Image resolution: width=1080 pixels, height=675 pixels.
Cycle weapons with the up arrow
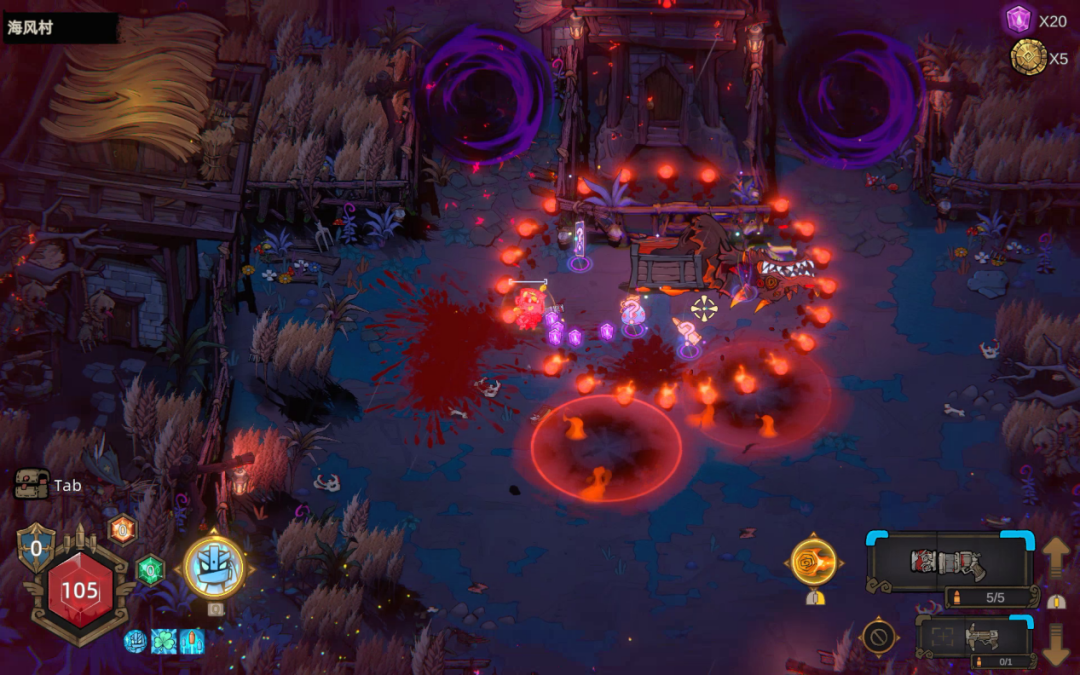(1056, 556)
